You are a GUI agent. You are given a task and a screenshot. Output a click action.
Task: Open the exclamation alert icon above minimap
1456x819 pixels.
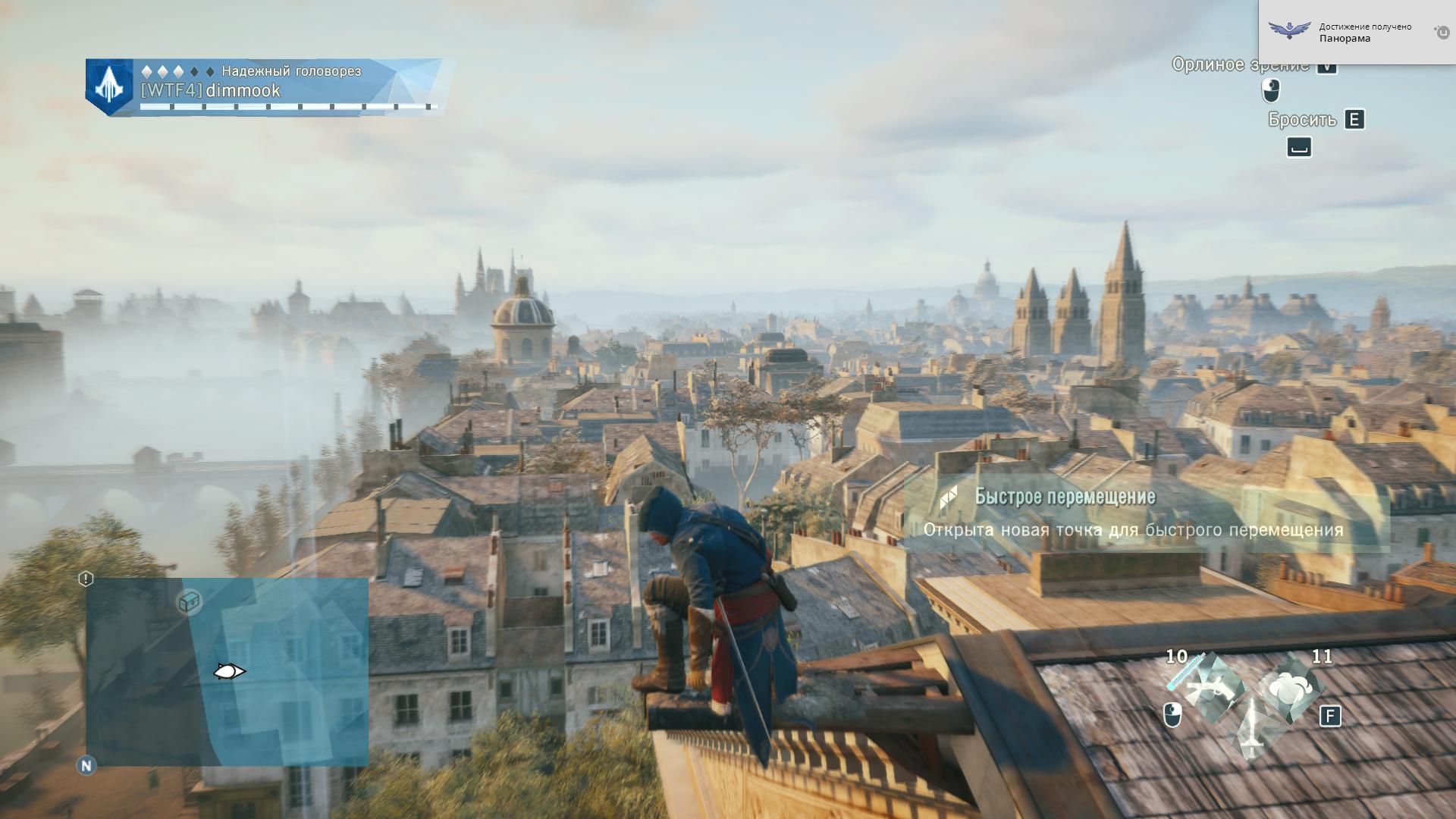(86, 579)
